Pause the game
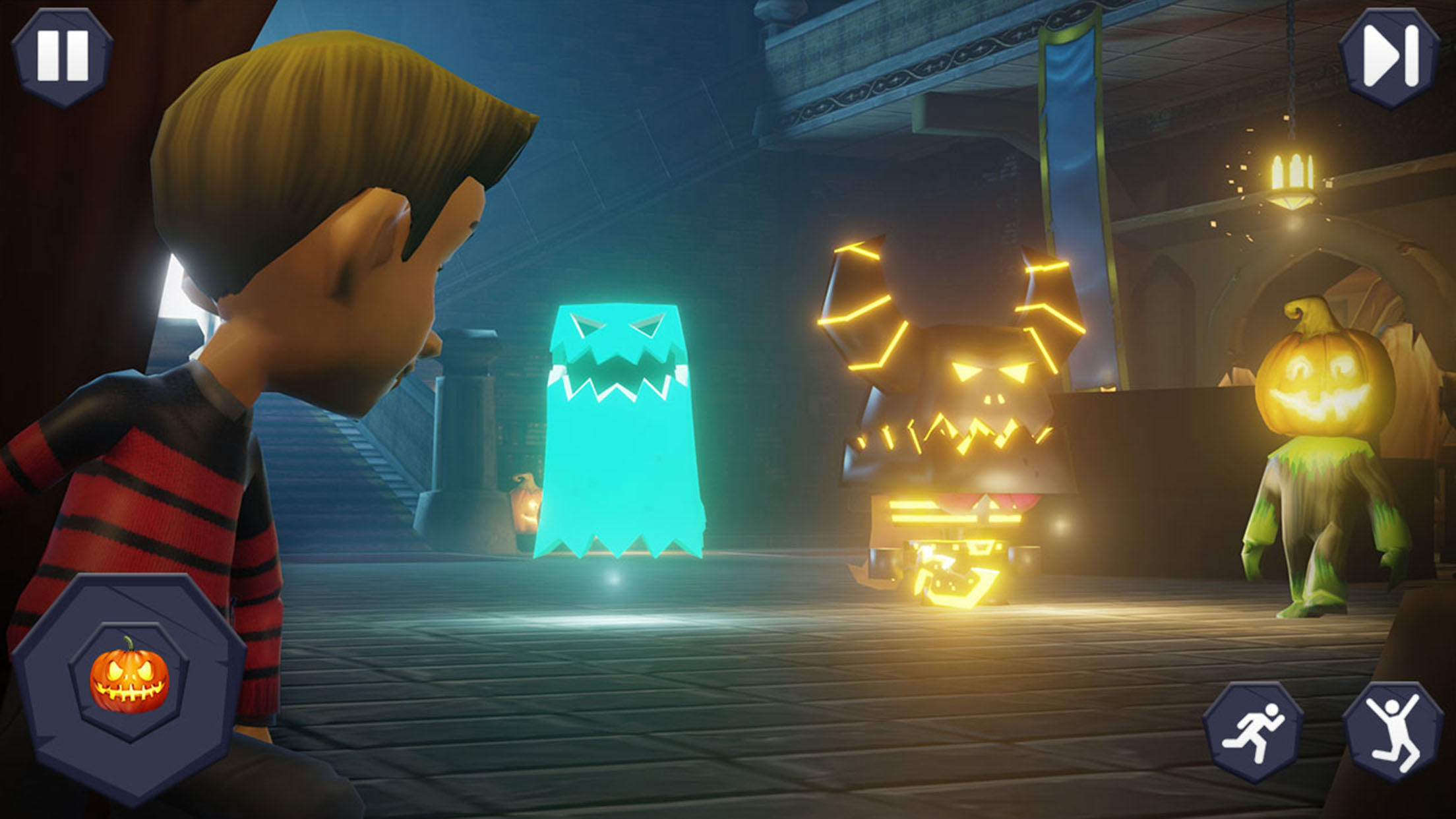The width and height of the screenshot is (1456, 819). [62, 57]
